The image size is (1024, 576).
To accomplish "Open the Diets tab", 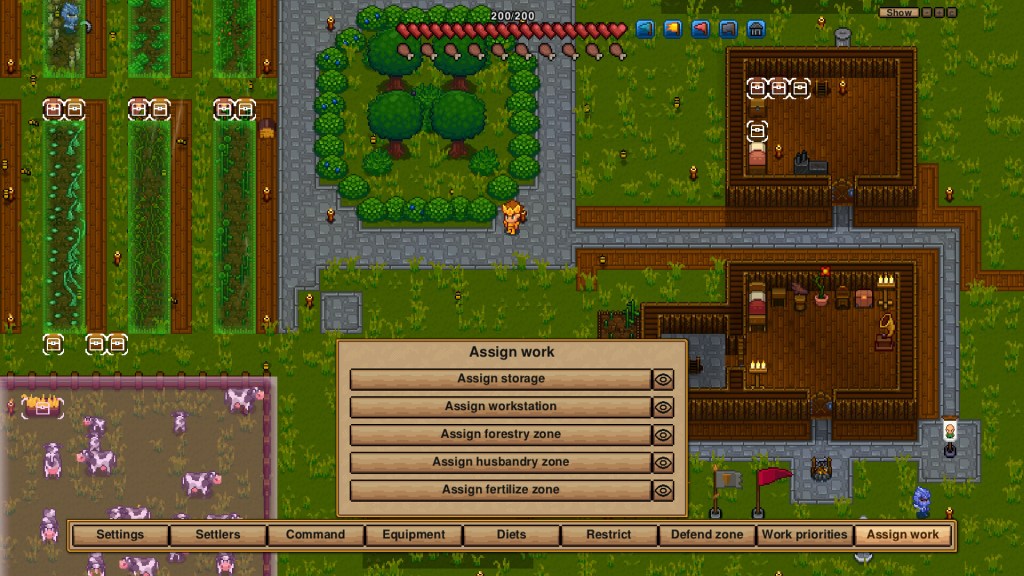I will (x=511, y=535).
